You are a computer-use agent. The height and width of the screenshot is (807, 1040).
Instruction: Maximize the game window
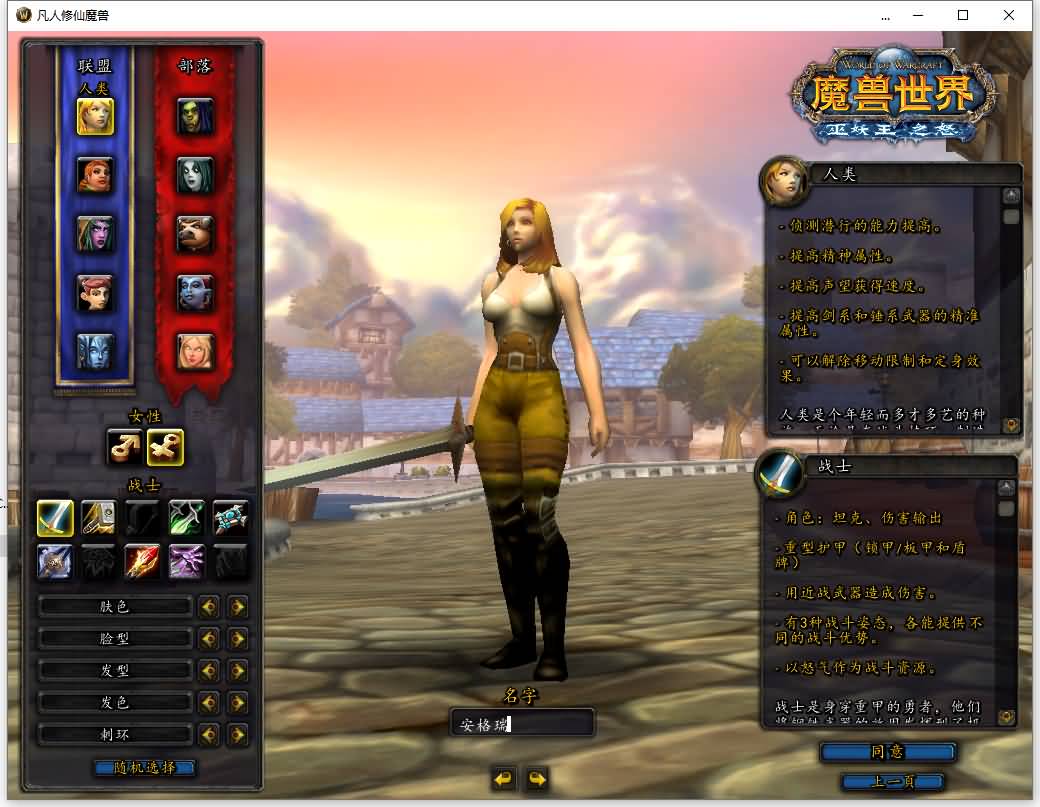click(963, 15)
